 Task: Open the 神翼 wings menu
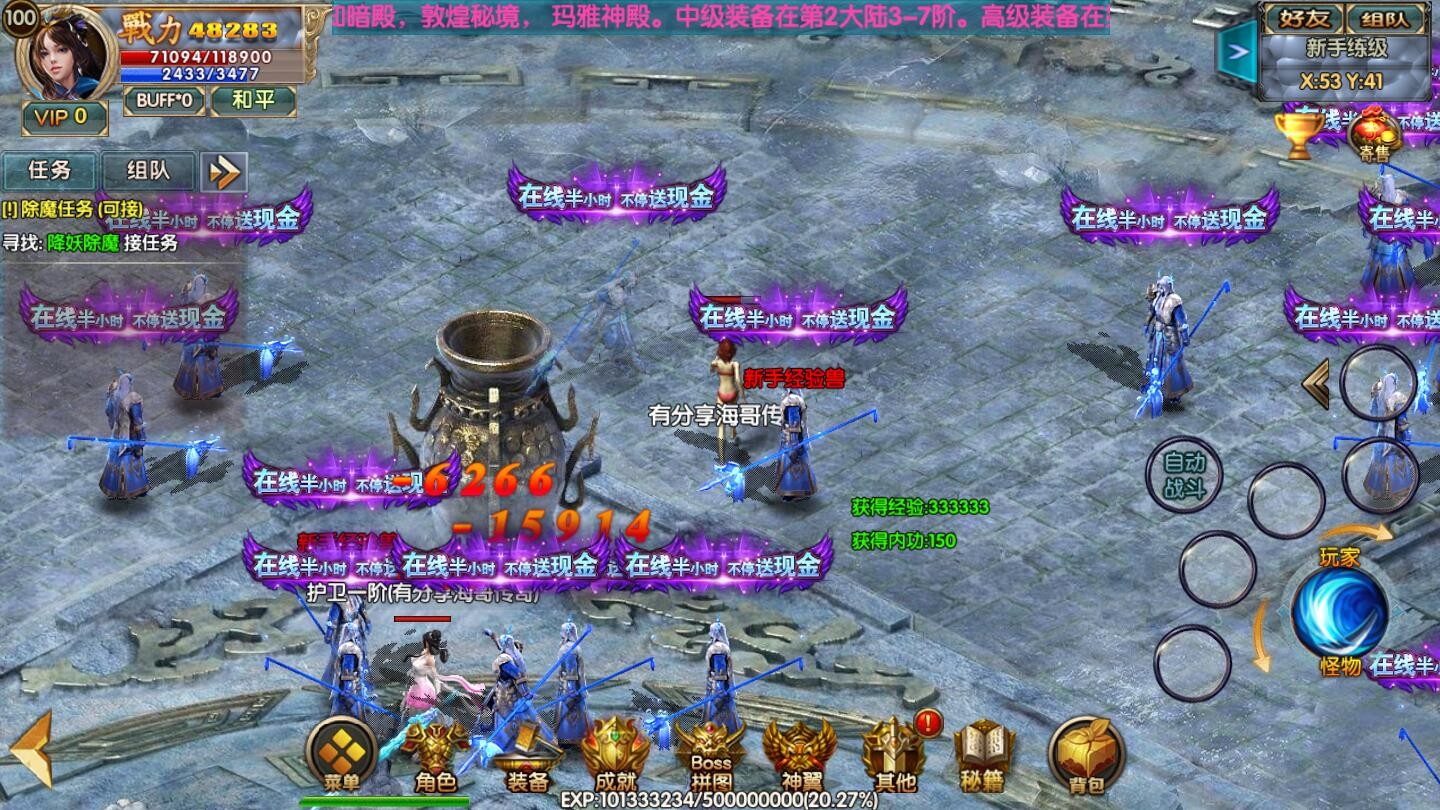click(799, 755)
